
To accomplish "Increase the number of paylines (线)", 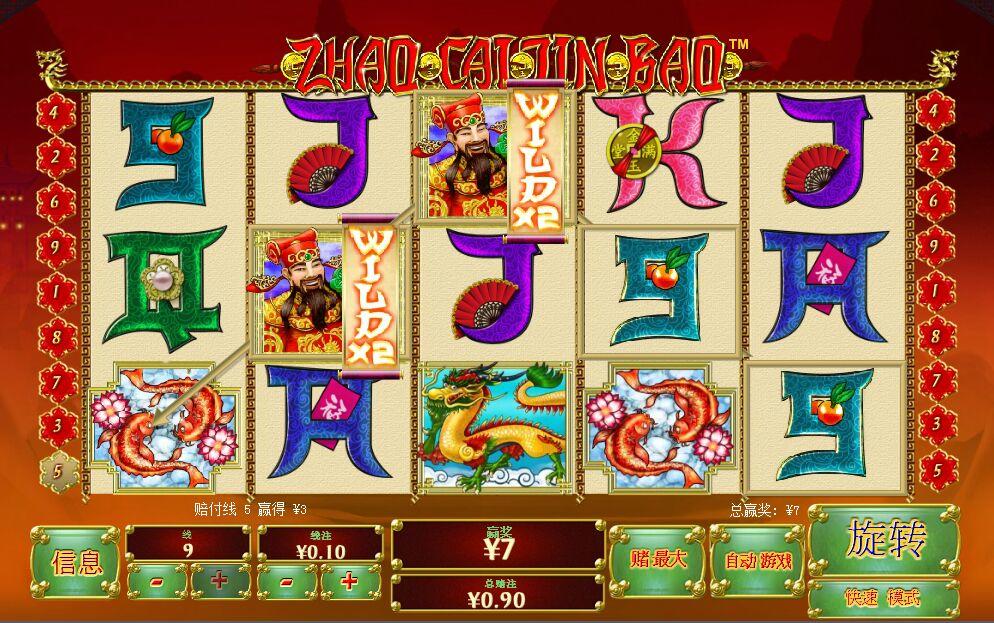I will (220, 581).
